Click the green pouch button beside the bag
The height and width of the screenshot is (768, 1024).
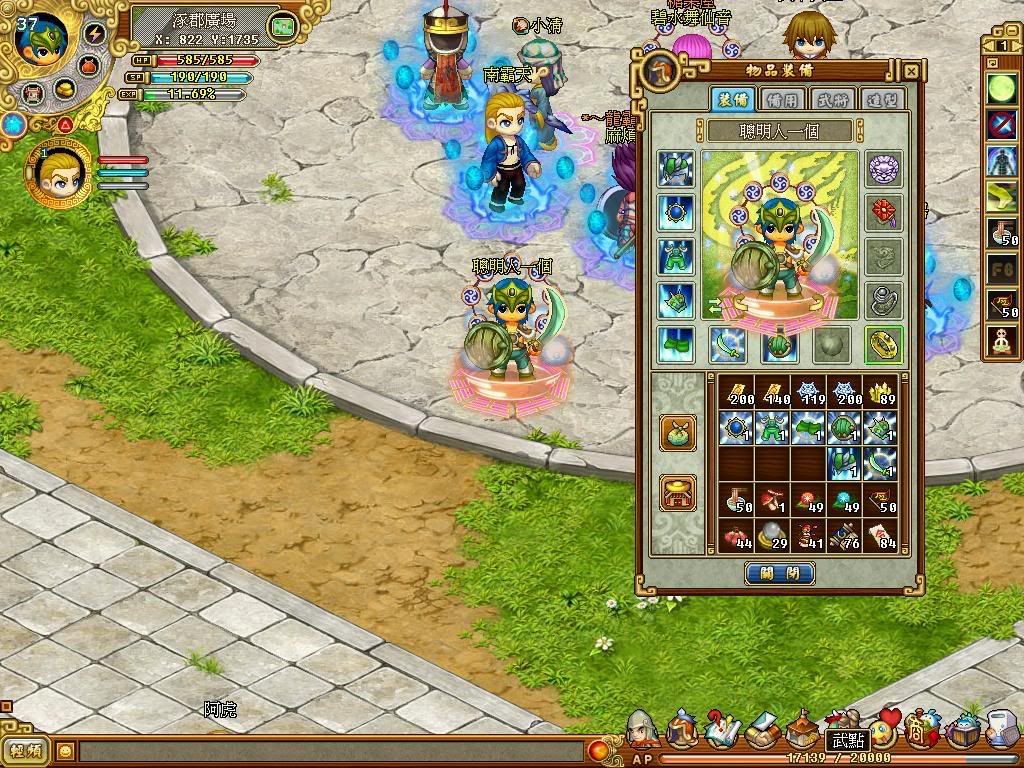(x=678, y=432)
